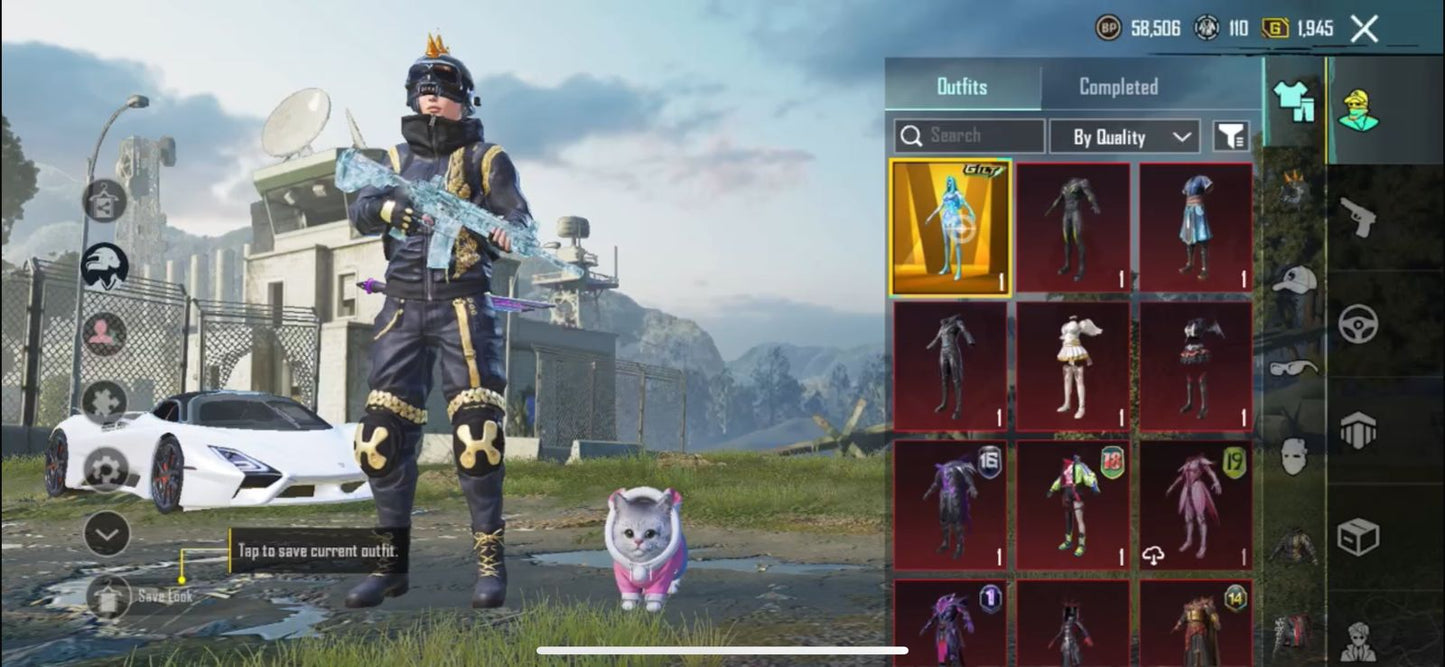Select the pink outfit with download icon
The width and height of the screenshot is (1445, 667).
pyautogui.click(x=1196, y=505)
